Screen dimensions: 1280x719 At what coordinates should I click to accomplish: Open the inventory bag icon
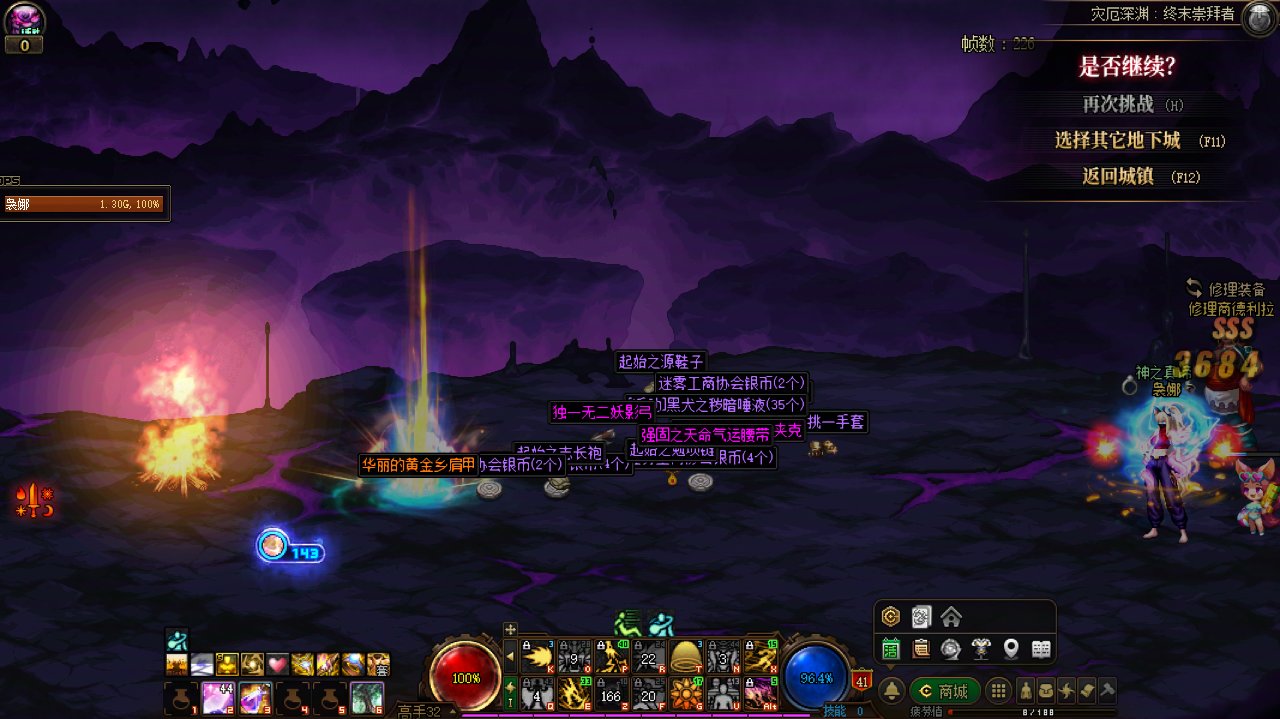[x=1046, y=691]
